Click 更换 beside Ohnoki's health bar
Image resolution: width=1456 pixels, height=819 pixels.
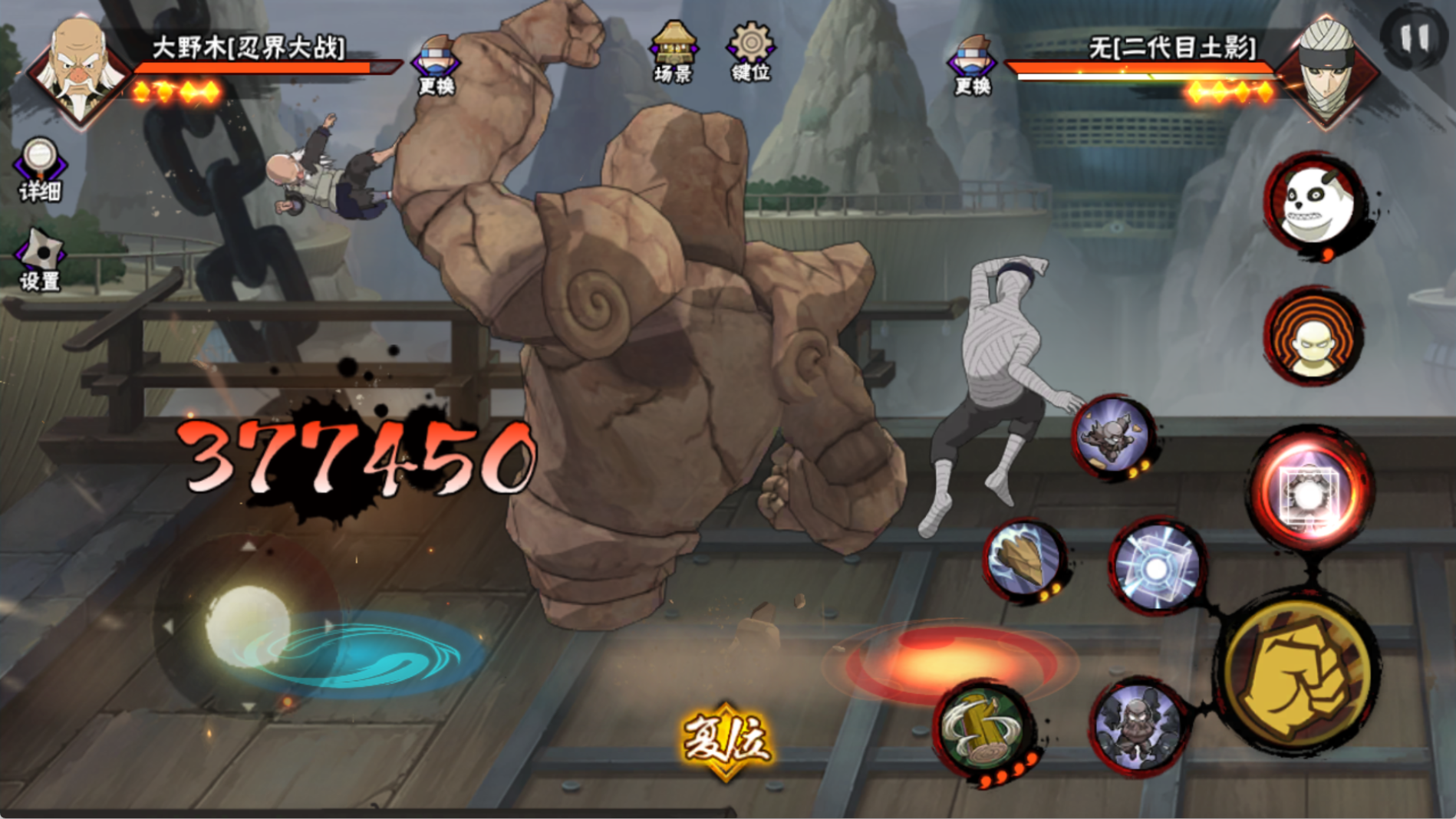coord(436,65)
